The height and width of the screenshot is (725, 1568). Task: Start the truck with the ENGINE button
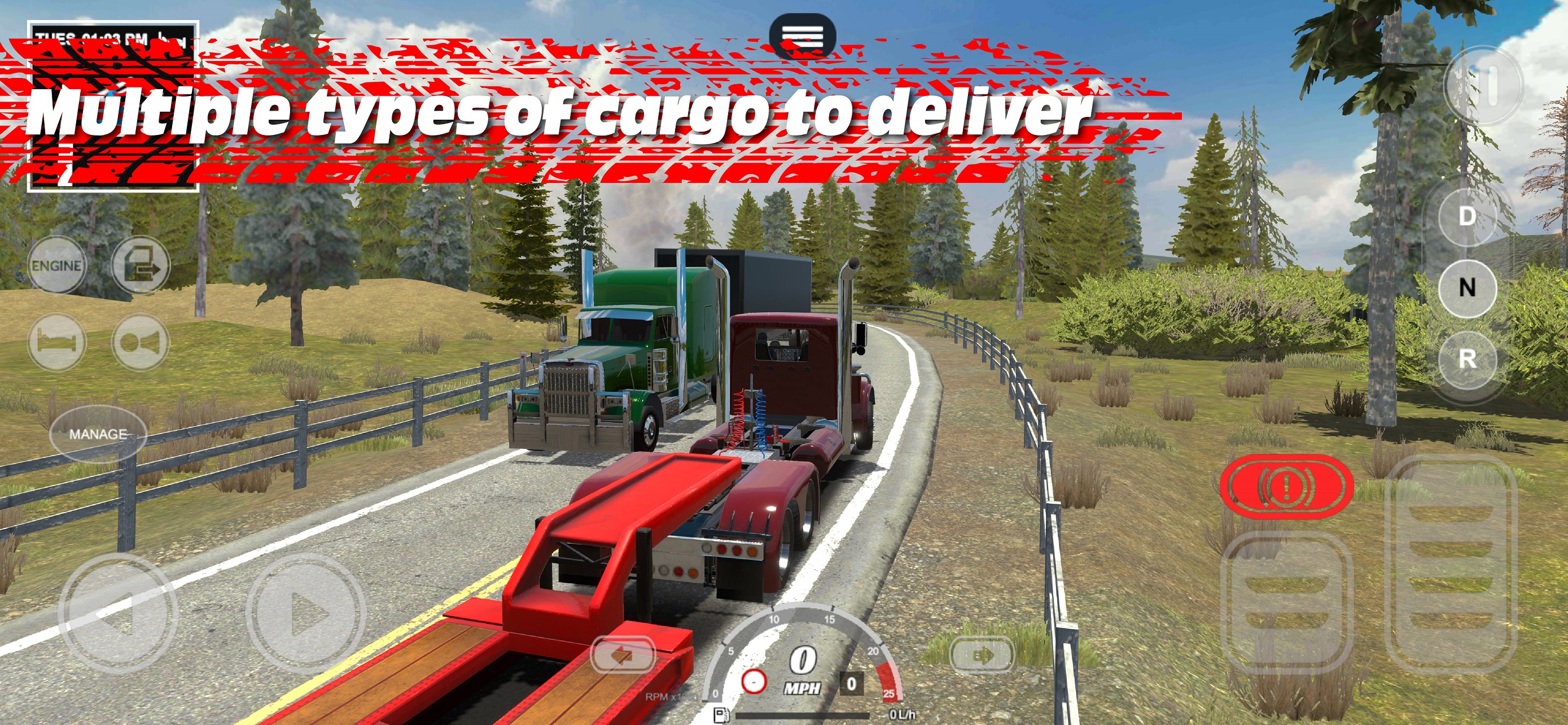pyautogui.click(x=56, y=265)
